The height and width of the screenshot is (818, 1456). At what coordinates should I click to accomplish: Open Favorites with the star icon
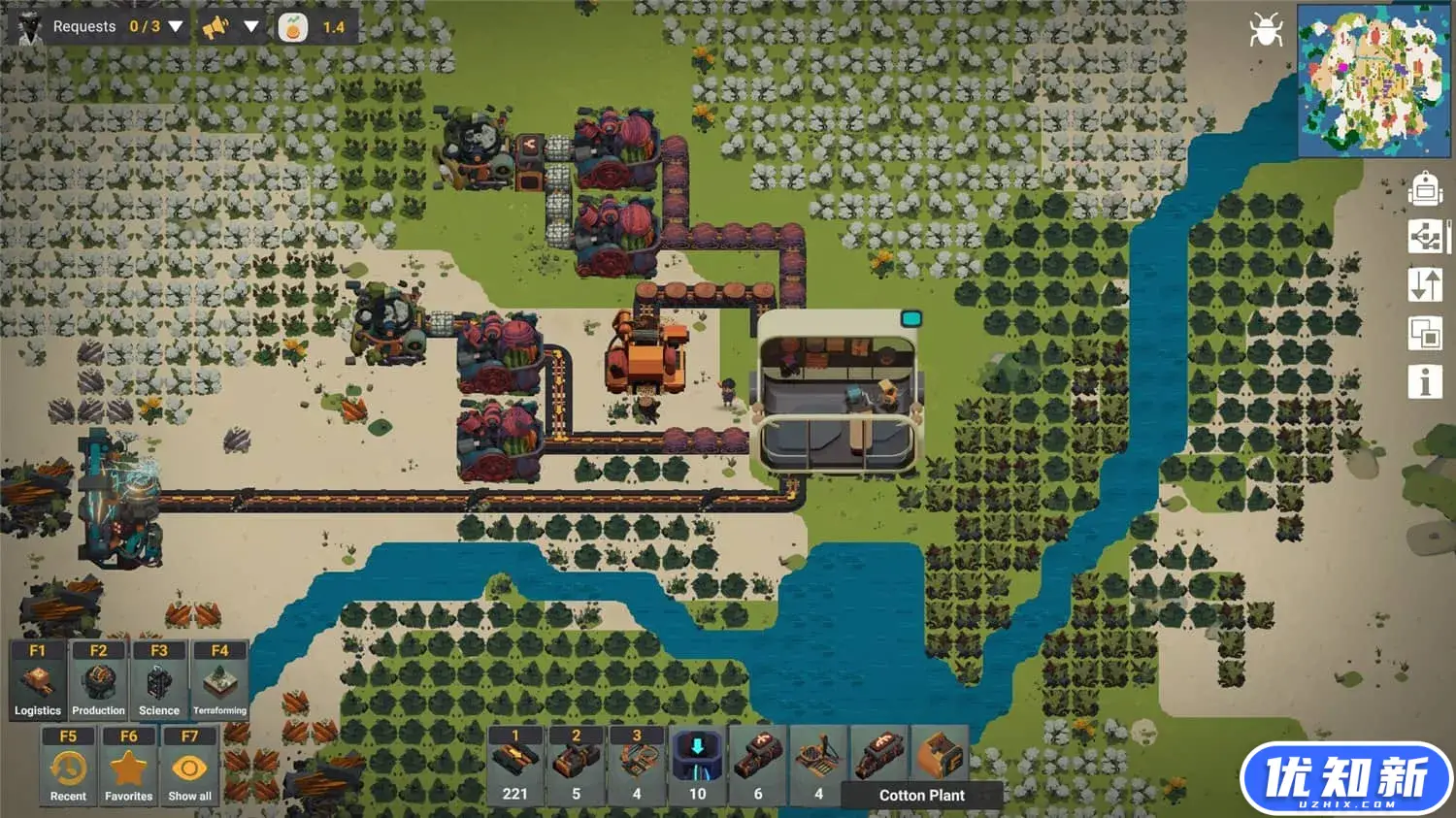pos(129,767)
